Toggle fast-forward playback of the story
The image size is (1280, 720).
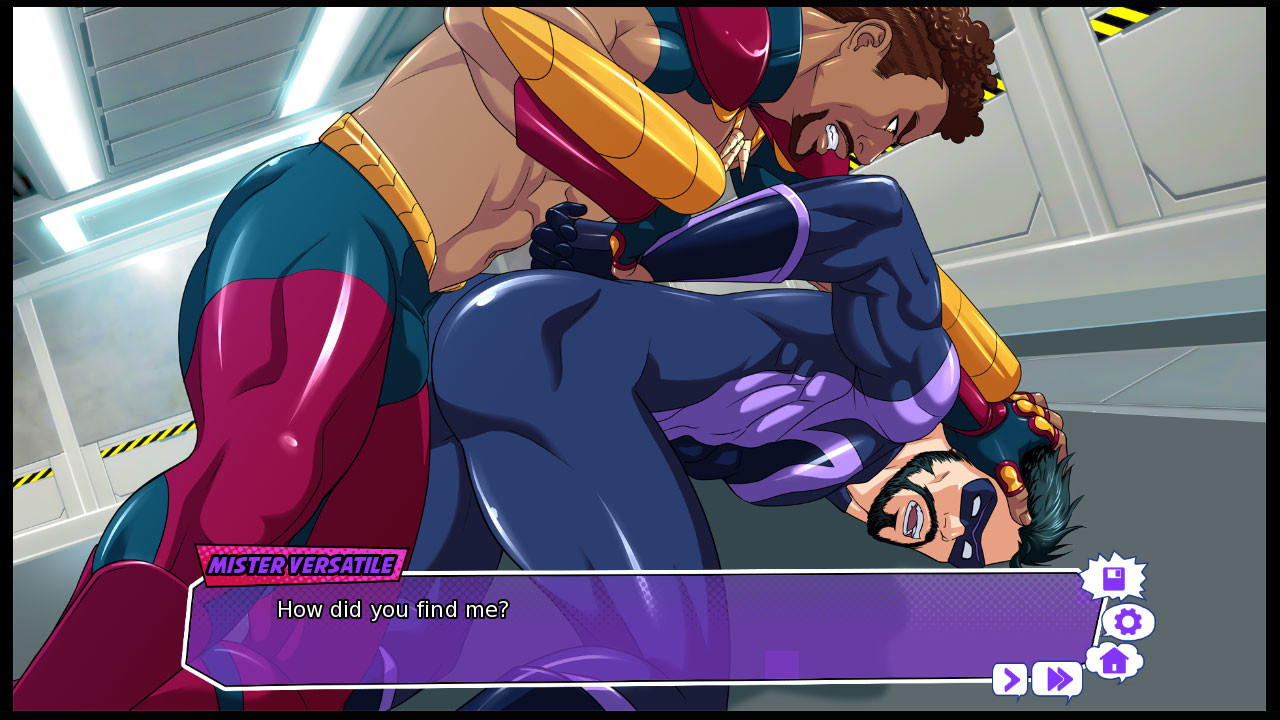[1056, 680]
